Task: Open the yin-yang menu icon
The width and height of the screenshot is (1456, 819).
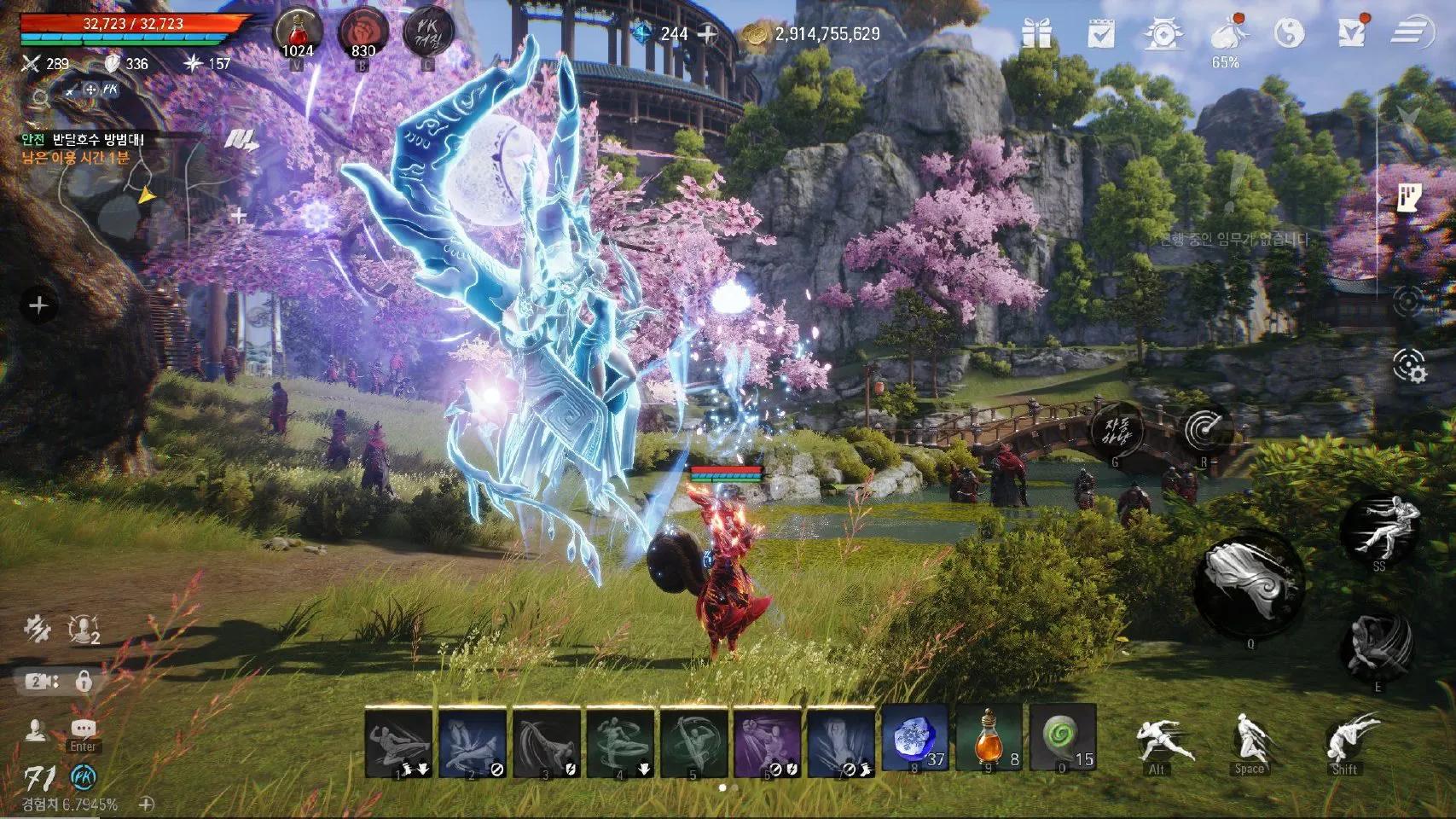Action: point(1288,33)
